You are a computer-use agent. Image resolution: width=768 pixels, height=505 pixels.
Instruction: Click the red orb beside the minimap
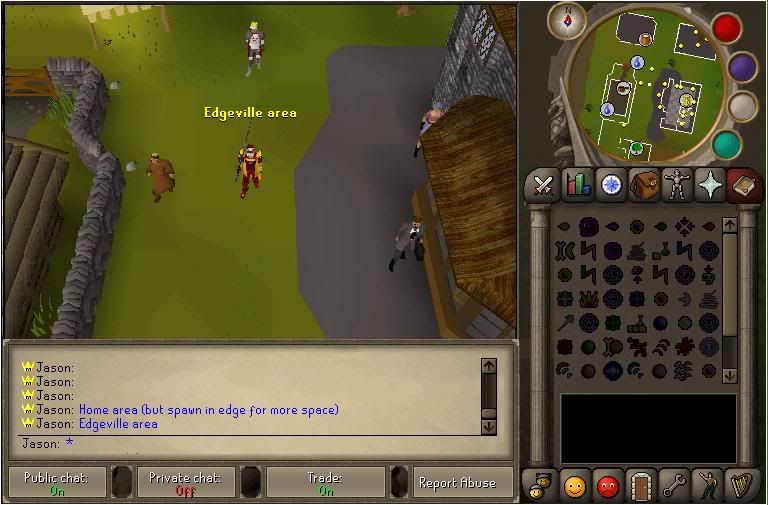tap(727, 28)
